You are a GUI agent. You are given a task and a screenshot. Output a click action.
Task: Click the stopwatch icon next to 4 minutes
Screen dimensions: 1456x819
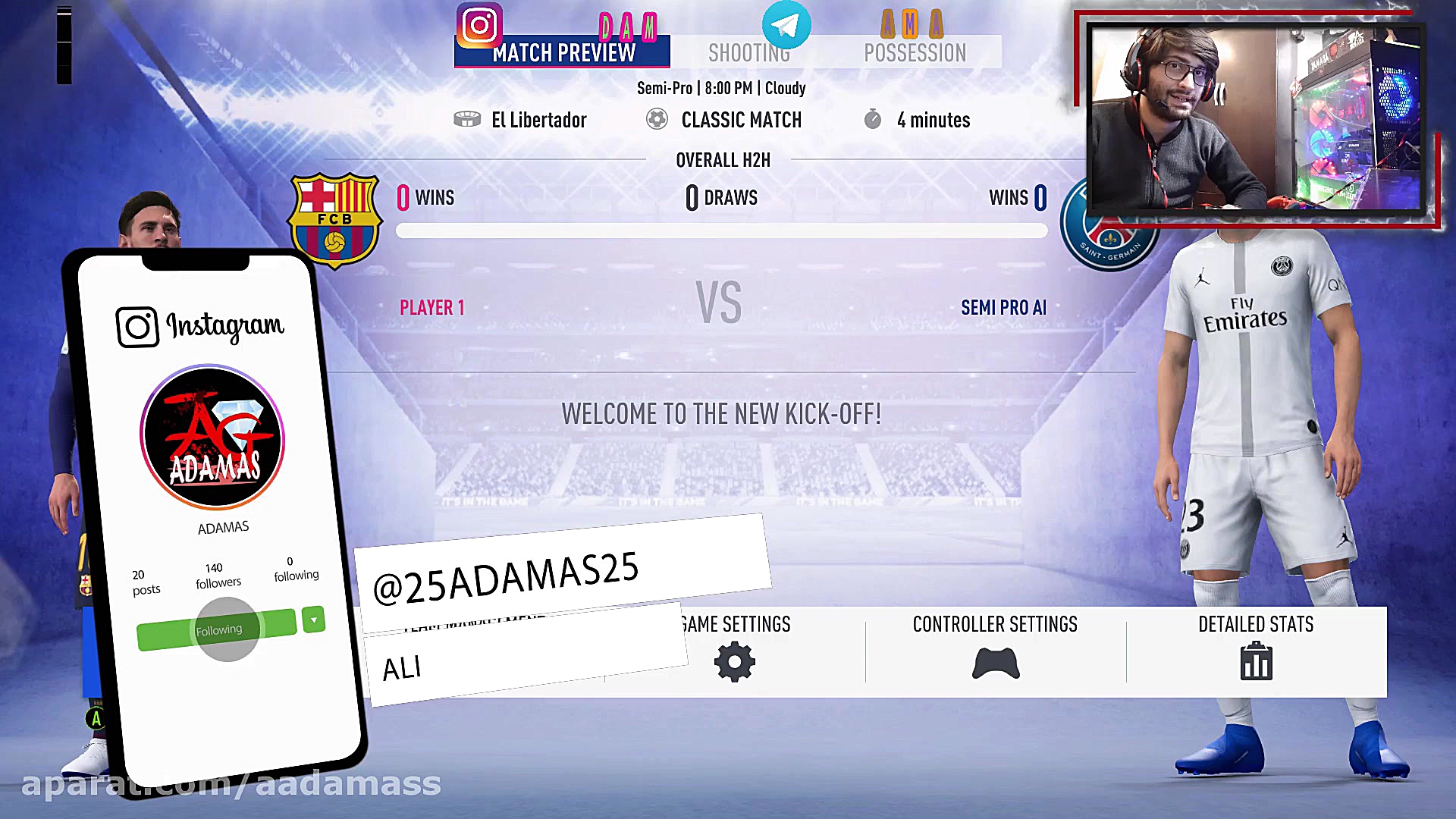872,119
